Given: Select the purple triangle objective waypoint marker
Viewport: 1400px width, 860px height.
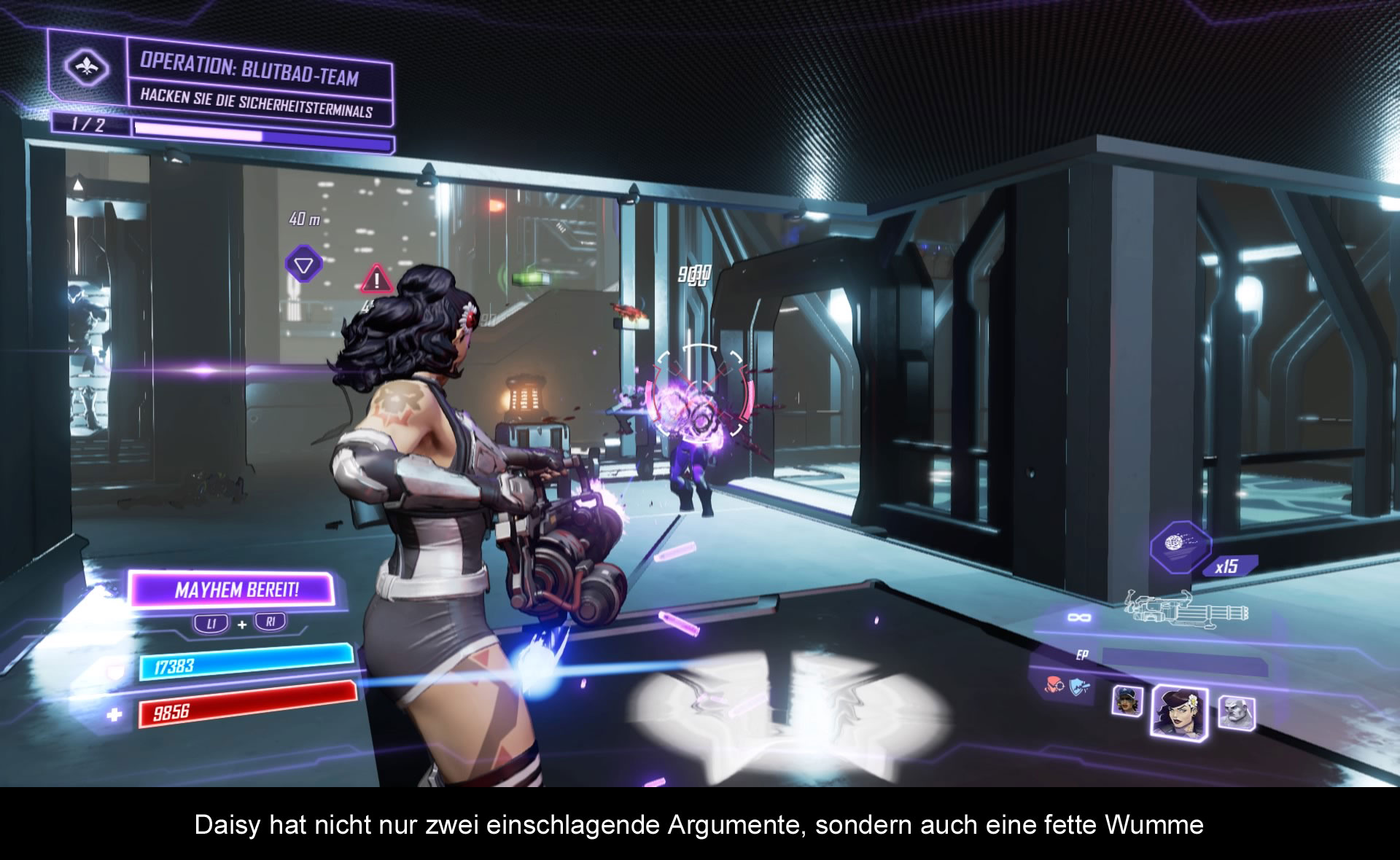Looking at the screenshot, I should pos(304,264).
